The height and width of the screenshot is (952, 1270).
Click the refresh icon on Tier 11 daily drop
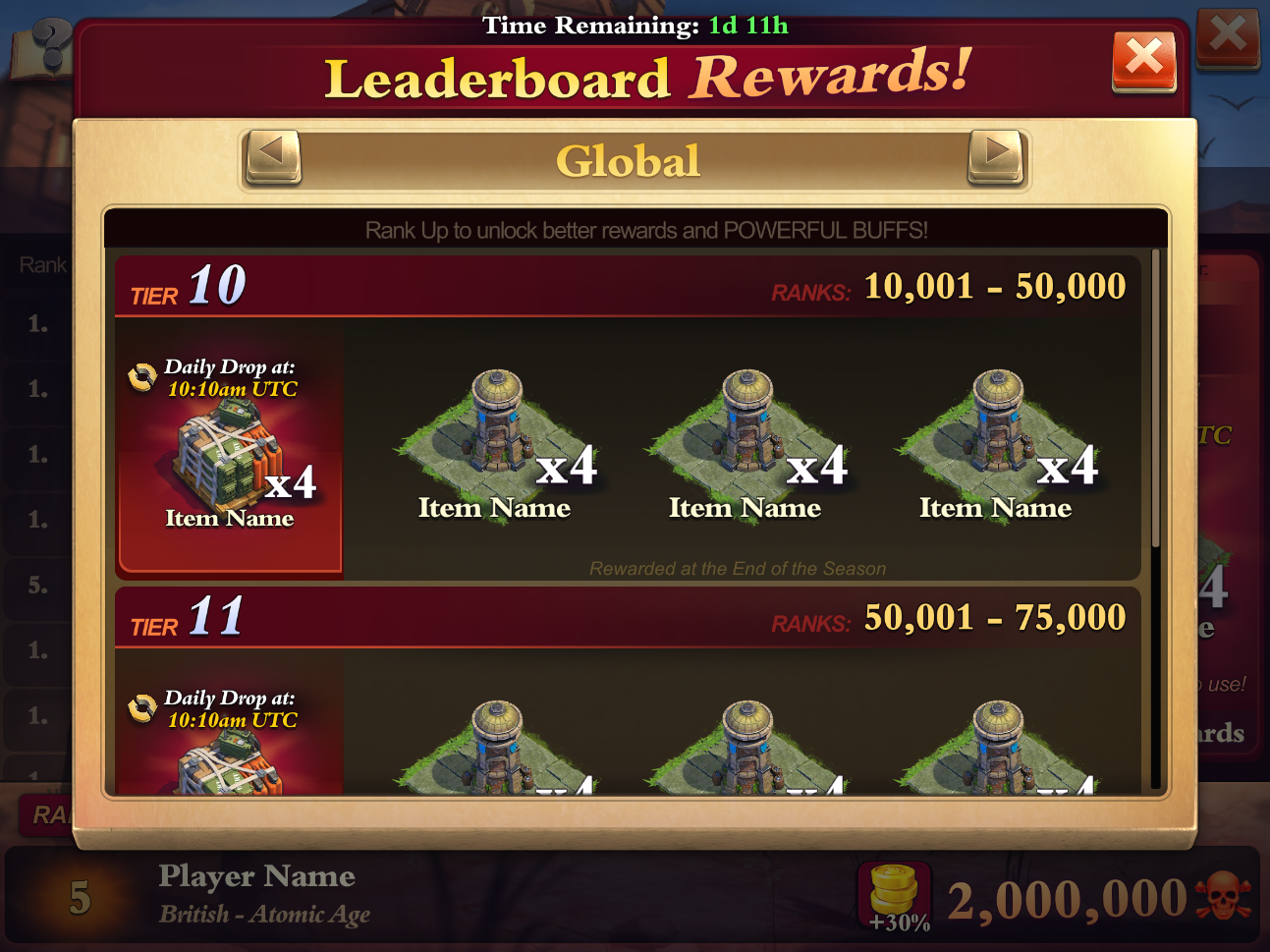pyautogui.click(x=141, y=706)
